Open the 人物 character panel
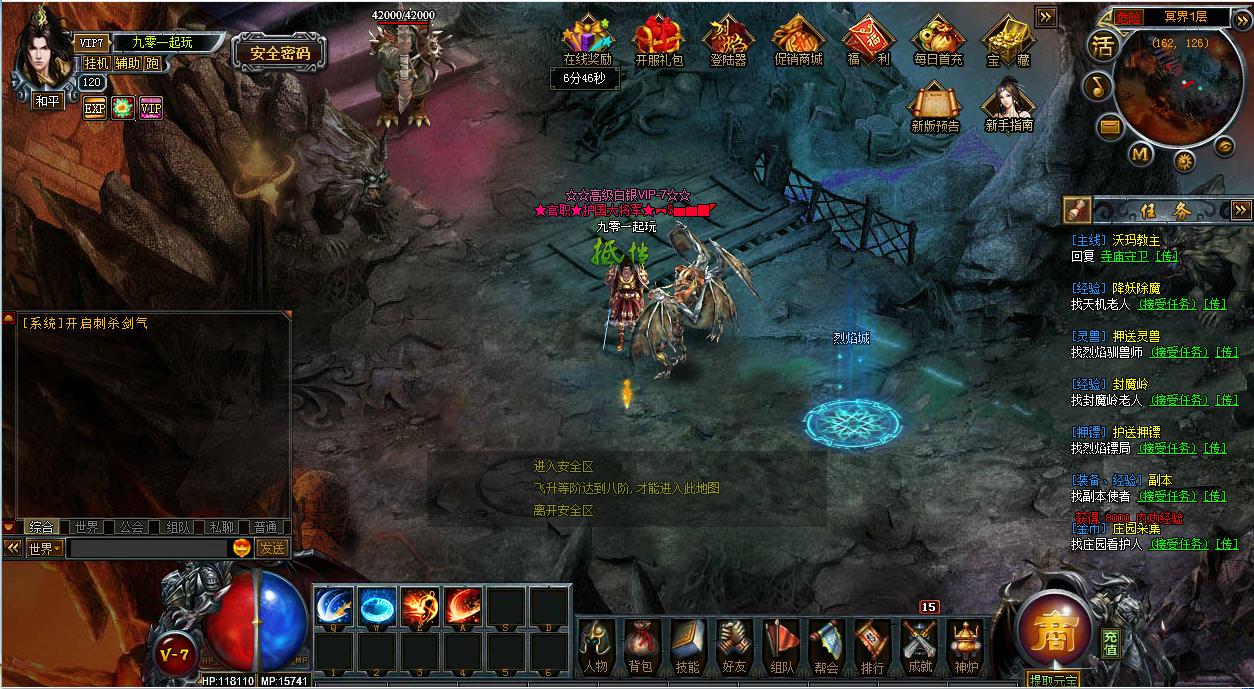The image size is (1254, 689). (x=596, y=647)
